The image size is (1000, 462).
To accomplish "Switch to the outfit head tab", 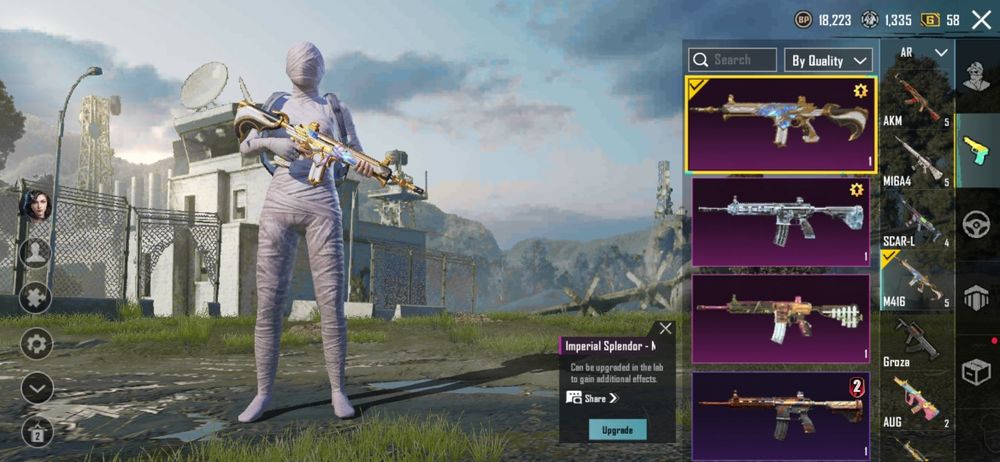I will point(976,75).
